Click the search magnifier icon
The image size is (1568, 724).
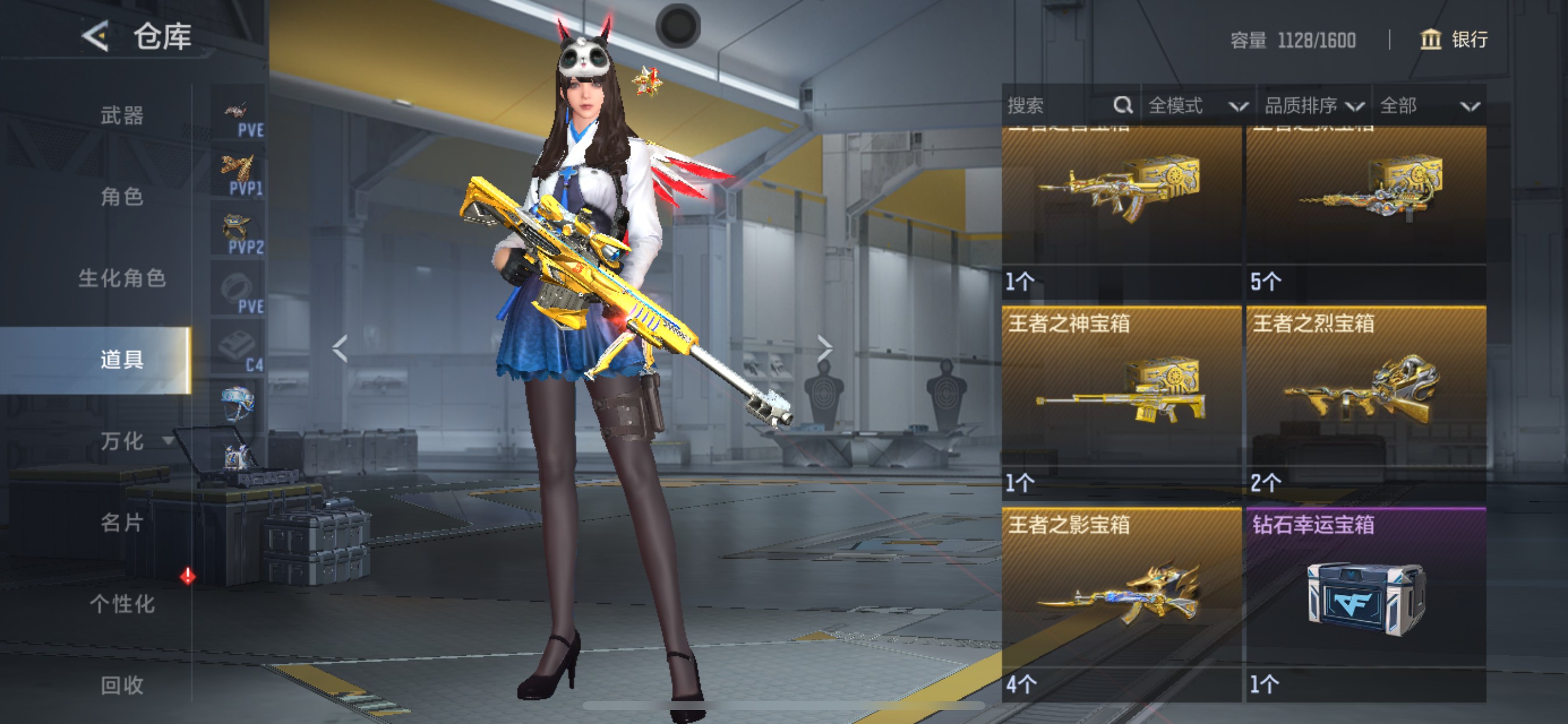[x=1123, y=105]
